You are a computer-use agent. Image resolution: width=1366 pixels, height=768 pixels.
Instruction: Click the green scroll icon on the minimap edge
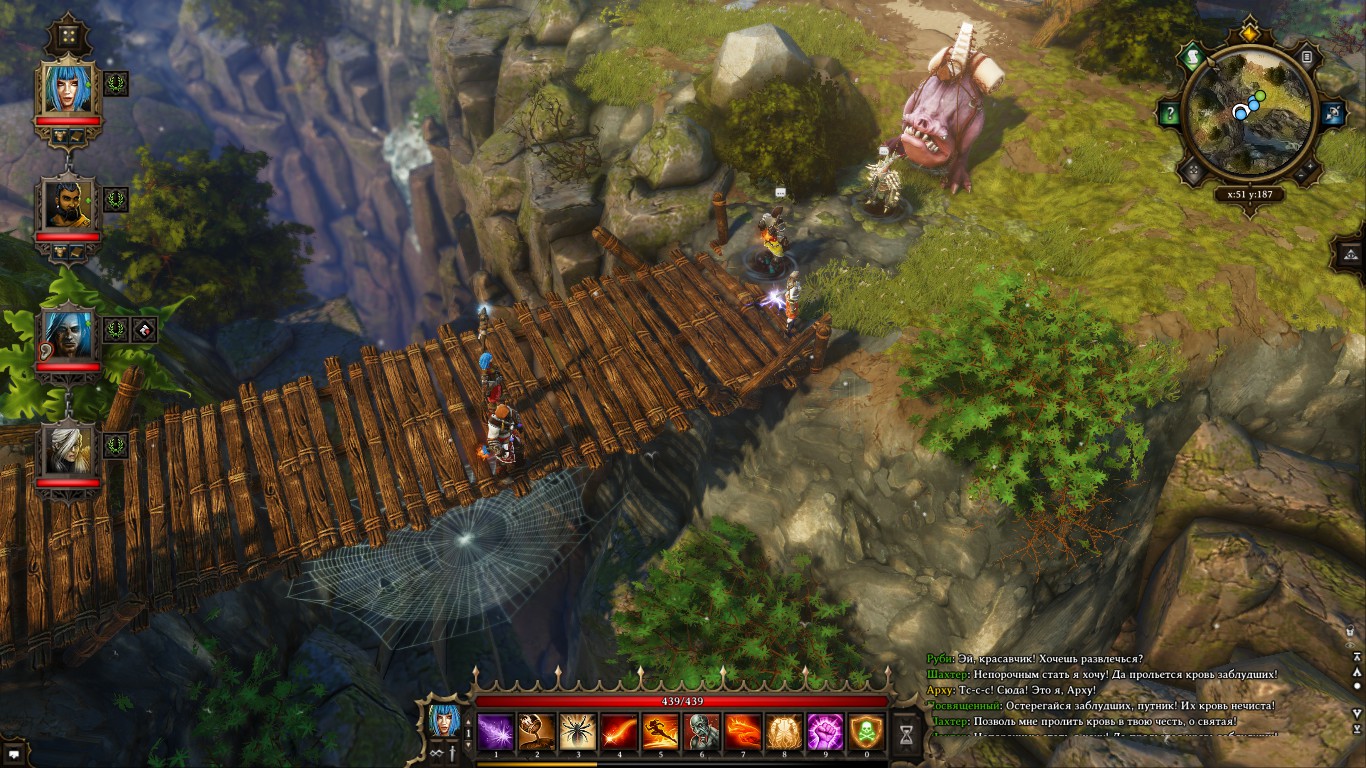pyautogui.click(x=1193, y=56)
